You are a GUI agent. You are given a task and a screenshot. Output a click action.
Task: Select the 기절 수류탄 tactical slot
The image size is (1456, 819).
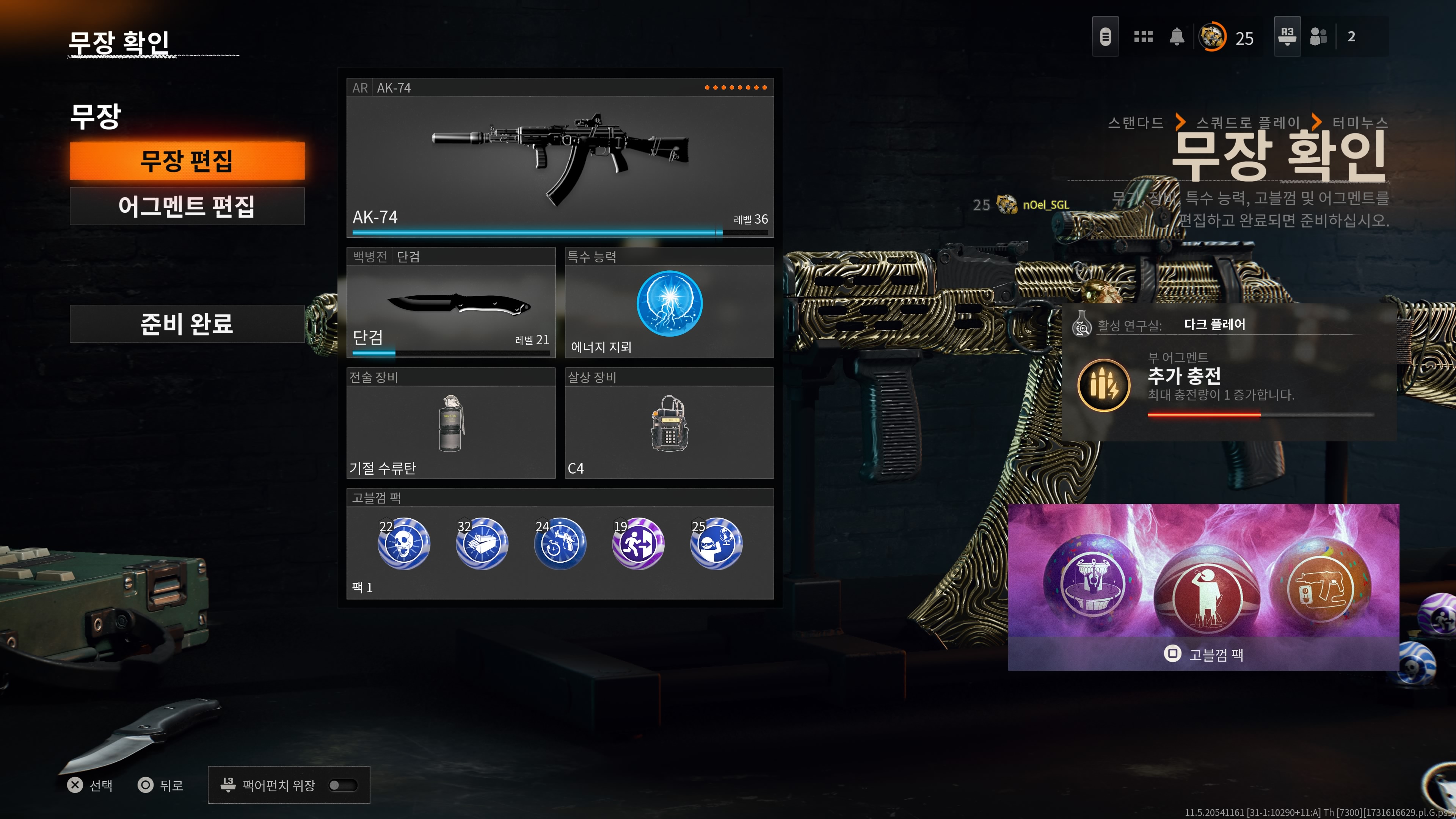coord(450,424)
